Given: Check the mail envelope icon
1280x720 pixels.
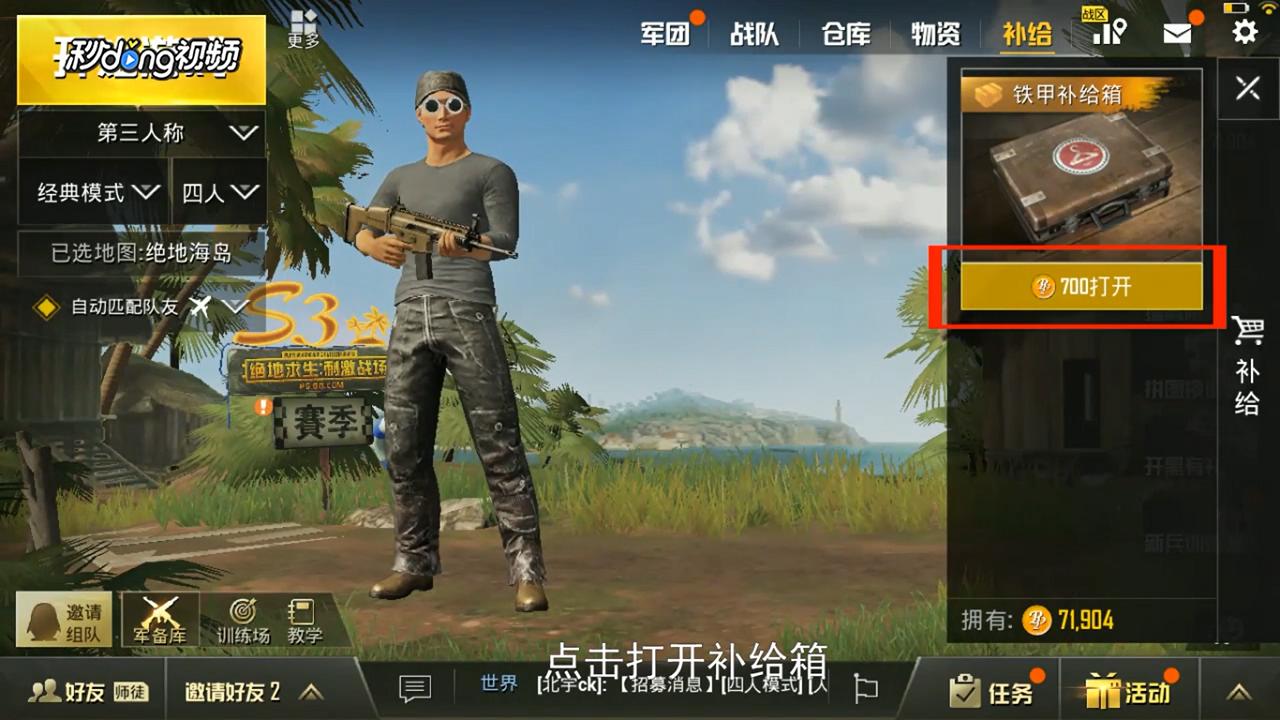Looking at the screenshot, I should (1177, 32).
